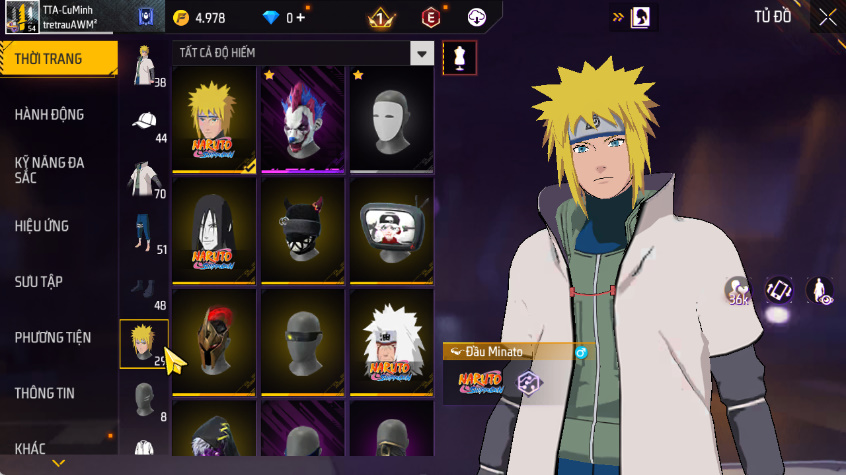
Task: Toggle the character preview eye icon
Action: [x=820, y=290]
